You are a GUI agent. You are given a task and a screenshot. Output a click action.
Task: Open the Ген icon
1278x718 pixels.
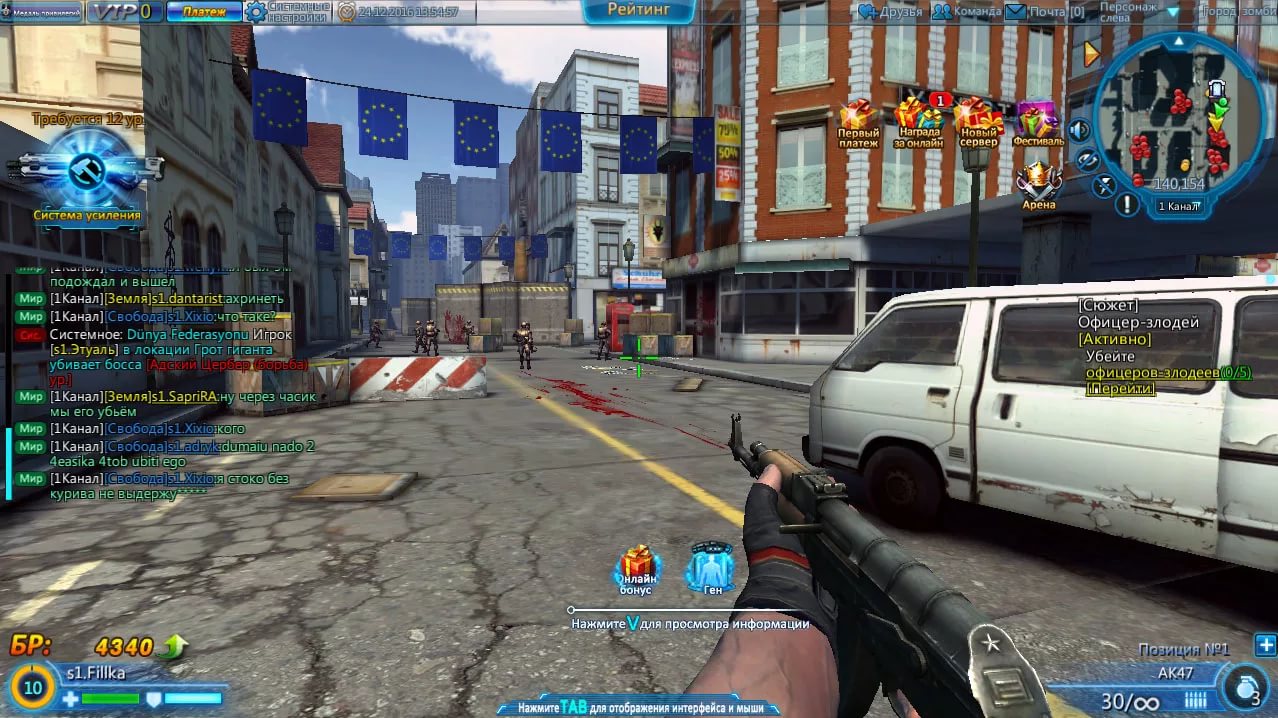[711, 570]
